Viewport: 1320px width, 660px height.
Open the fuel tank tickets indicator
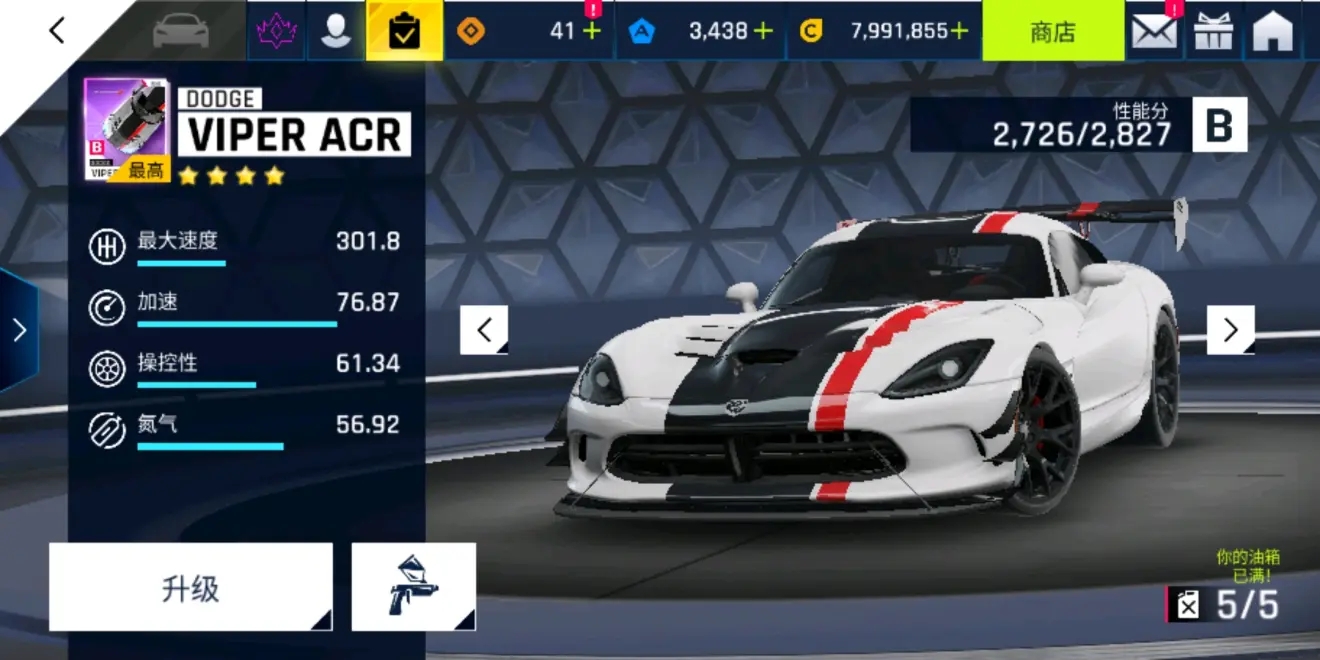(1223, 604)
